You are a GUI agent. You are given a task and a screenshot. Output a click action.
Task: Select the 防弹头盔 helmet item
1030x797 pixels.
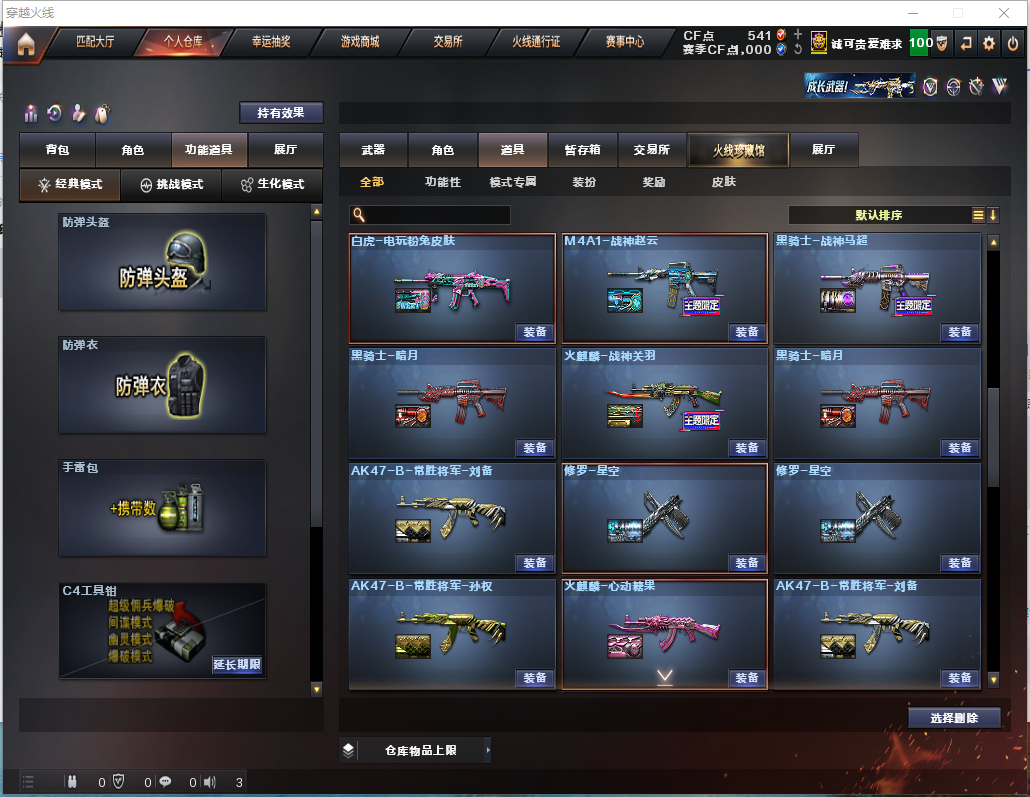coord(162,262)
